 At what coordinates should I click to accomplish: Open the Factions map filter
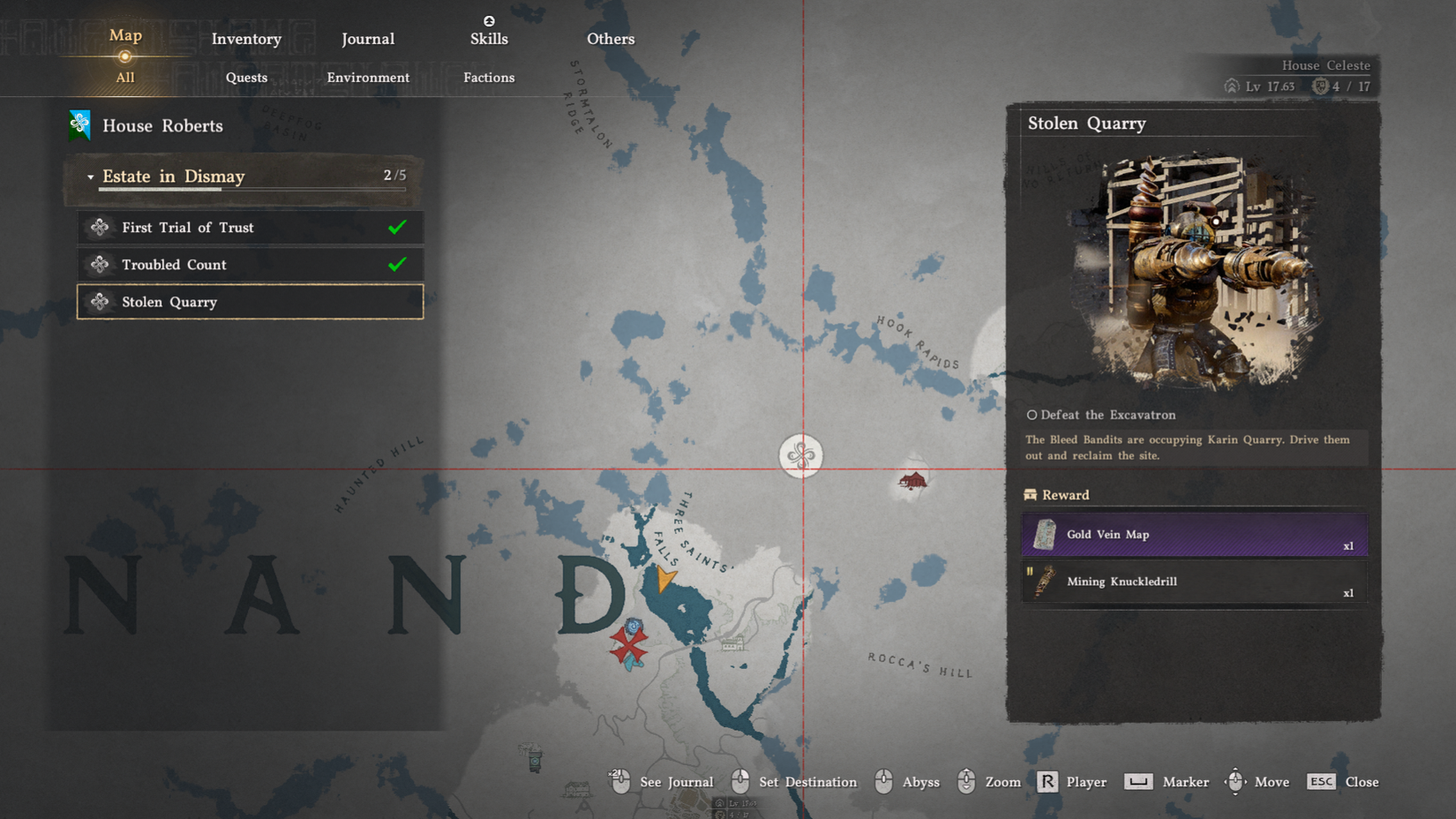(489, 78)
